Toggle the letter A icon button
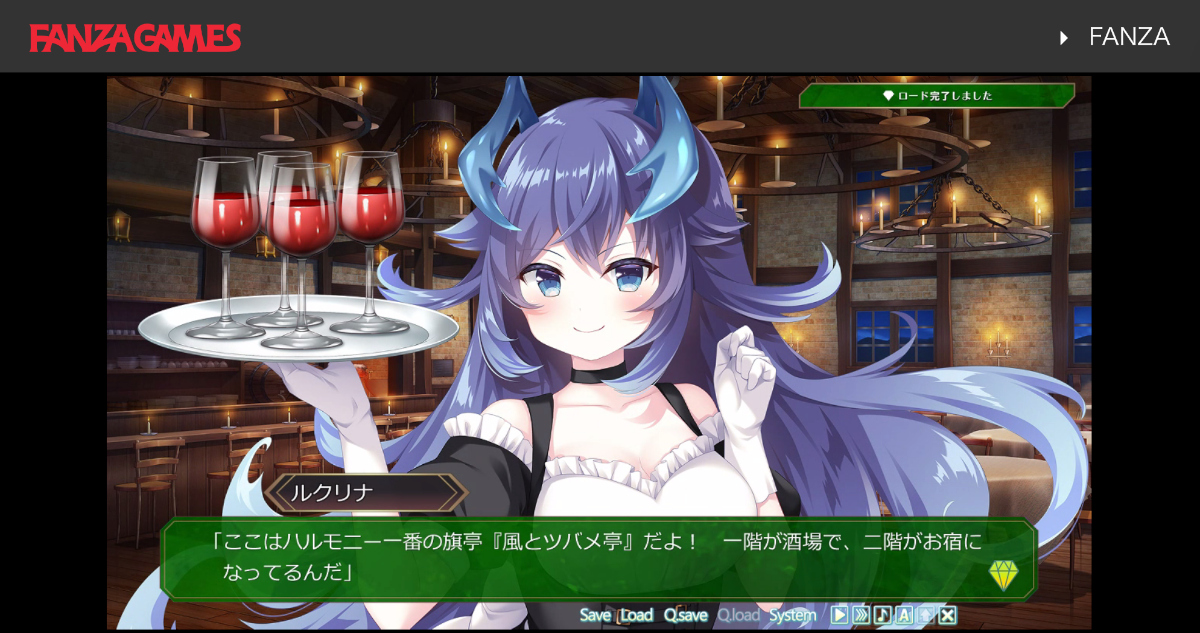The image size is (1200, 633). tap(904, 615)
